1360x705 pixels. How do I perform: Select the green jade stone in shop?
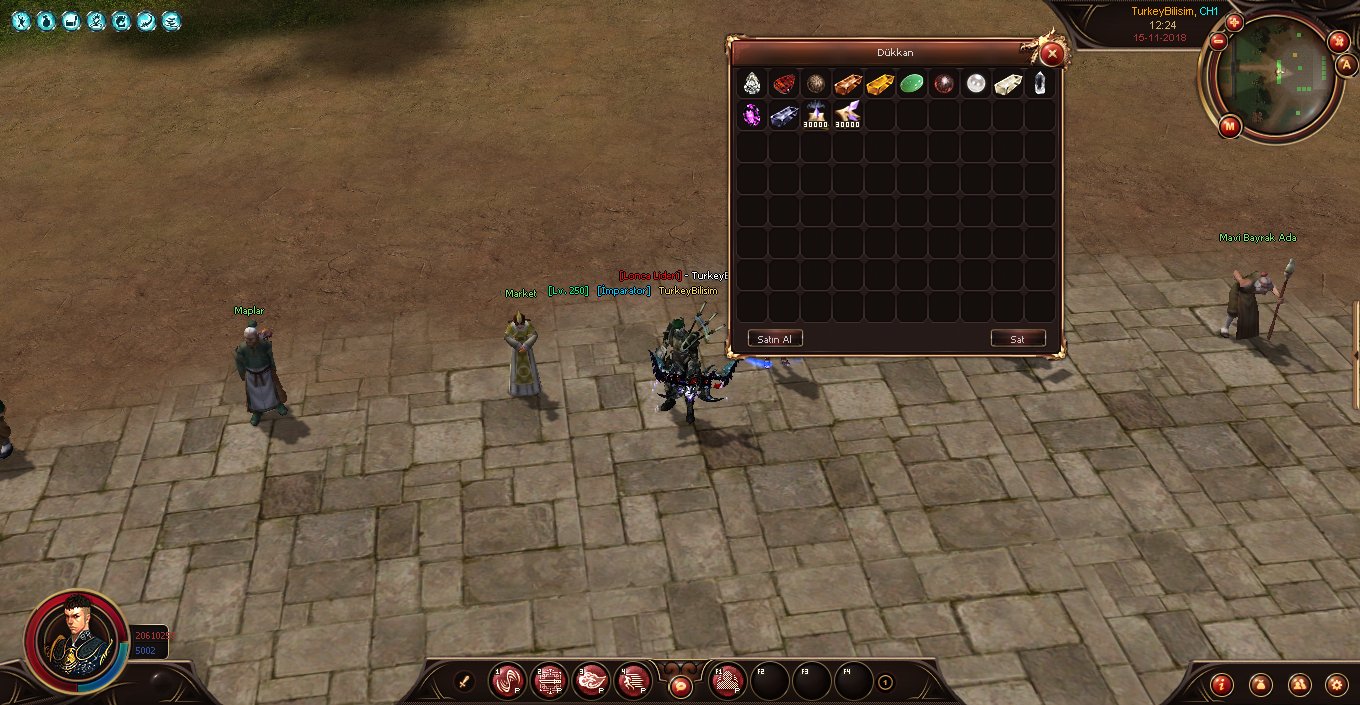point(912,84)
